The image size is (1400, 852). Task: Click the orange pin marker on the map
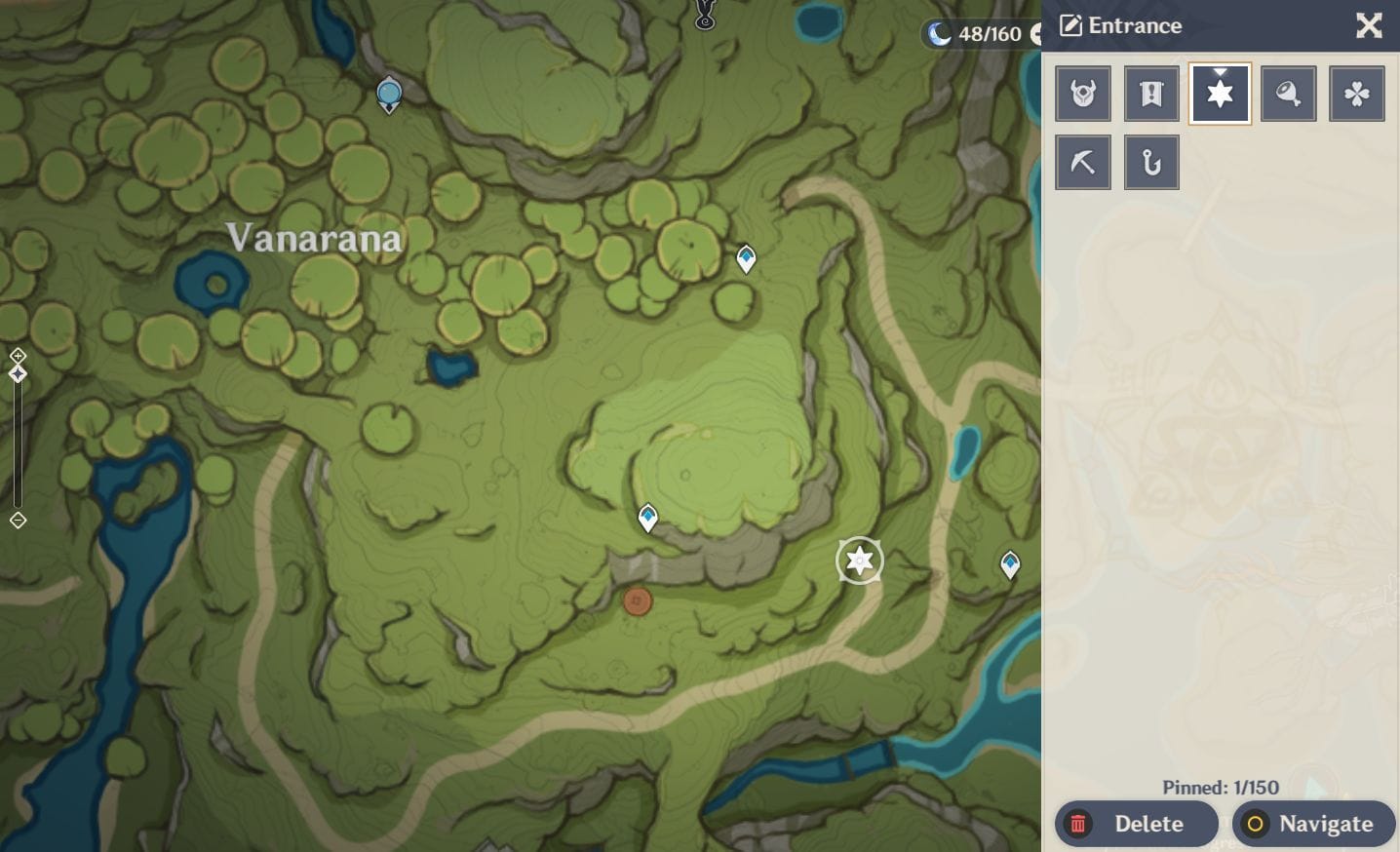point(639,602)
